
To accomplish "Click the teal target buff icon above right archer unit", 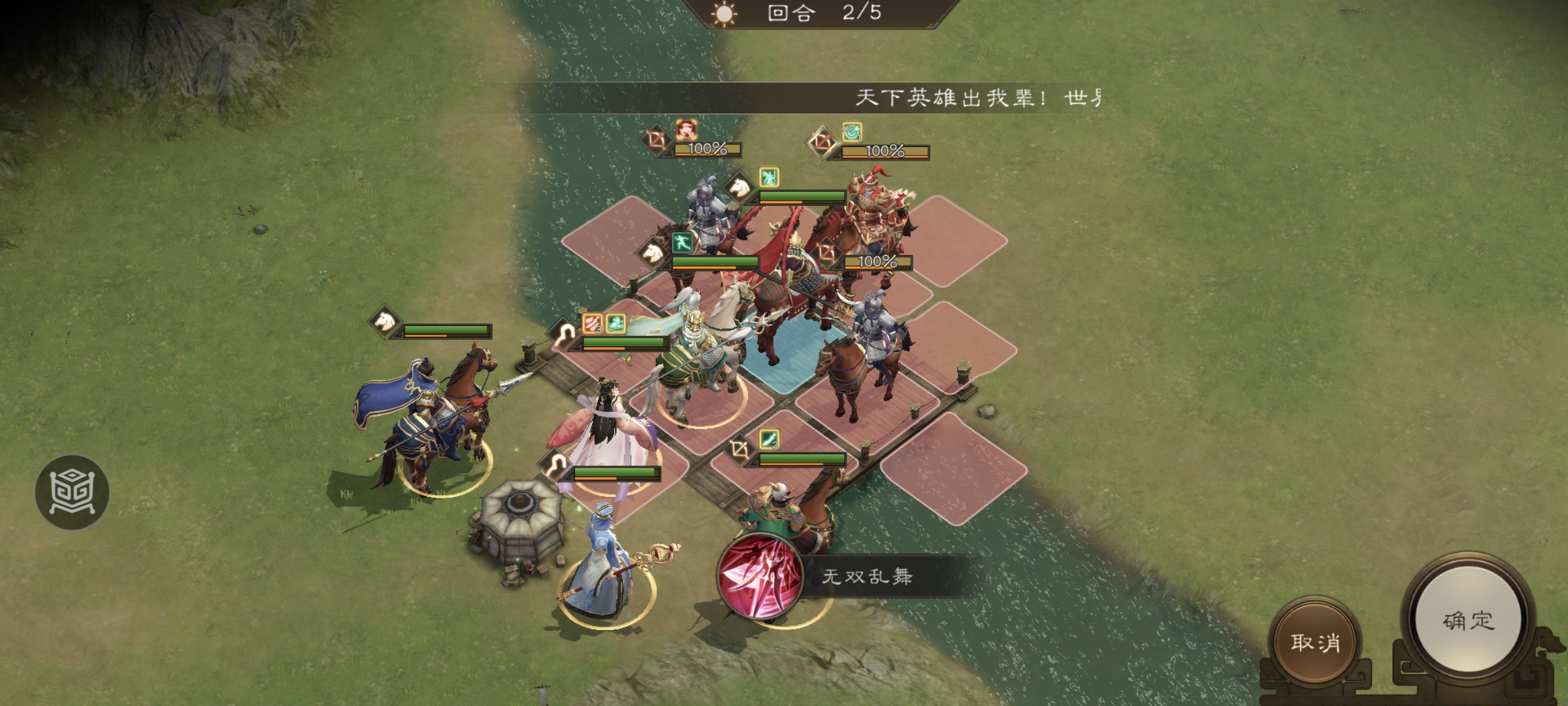I will (851, 133).
